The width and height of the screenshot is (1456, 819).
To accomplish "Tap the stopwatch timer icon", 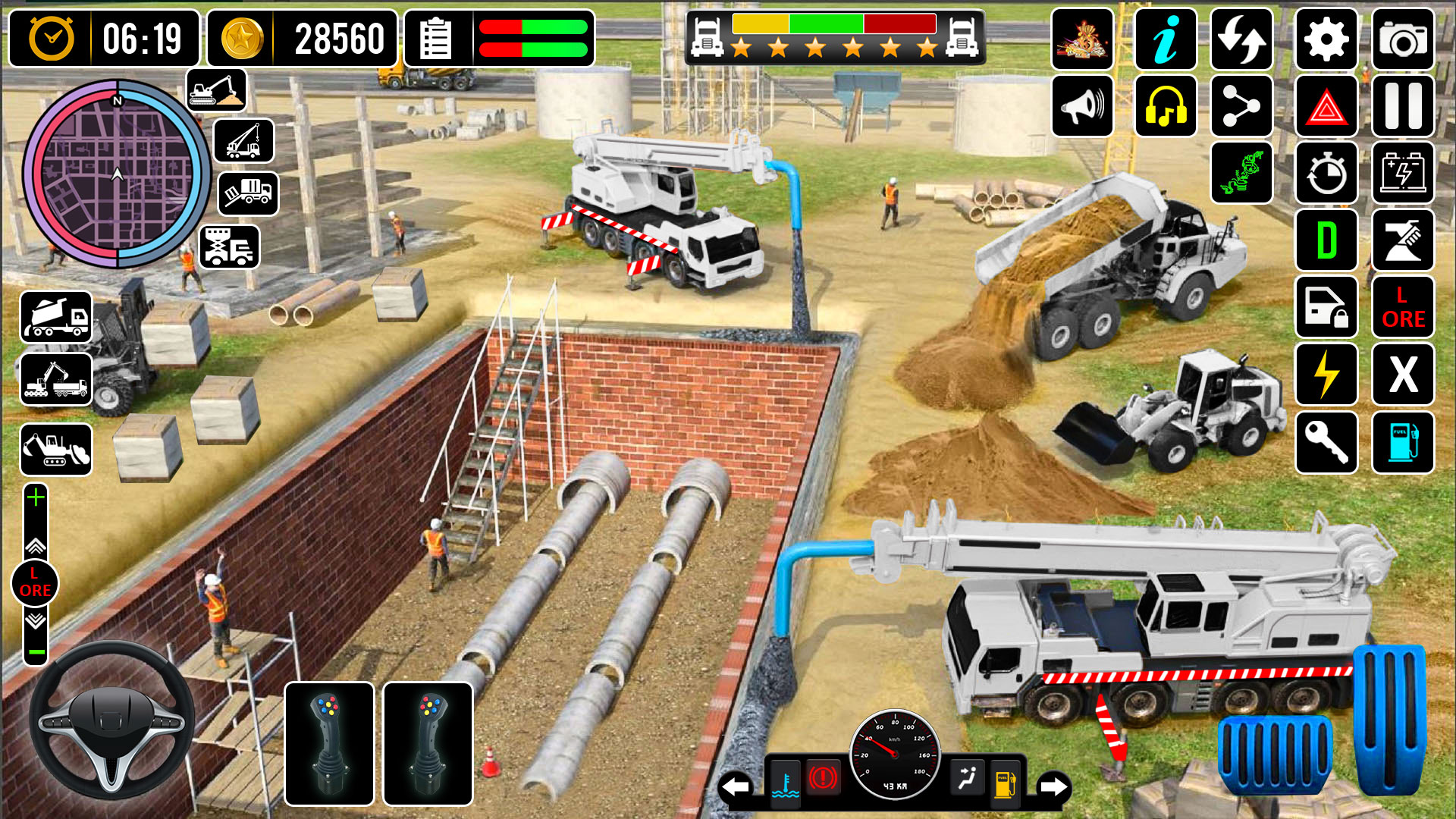I will coord(1326,173).
